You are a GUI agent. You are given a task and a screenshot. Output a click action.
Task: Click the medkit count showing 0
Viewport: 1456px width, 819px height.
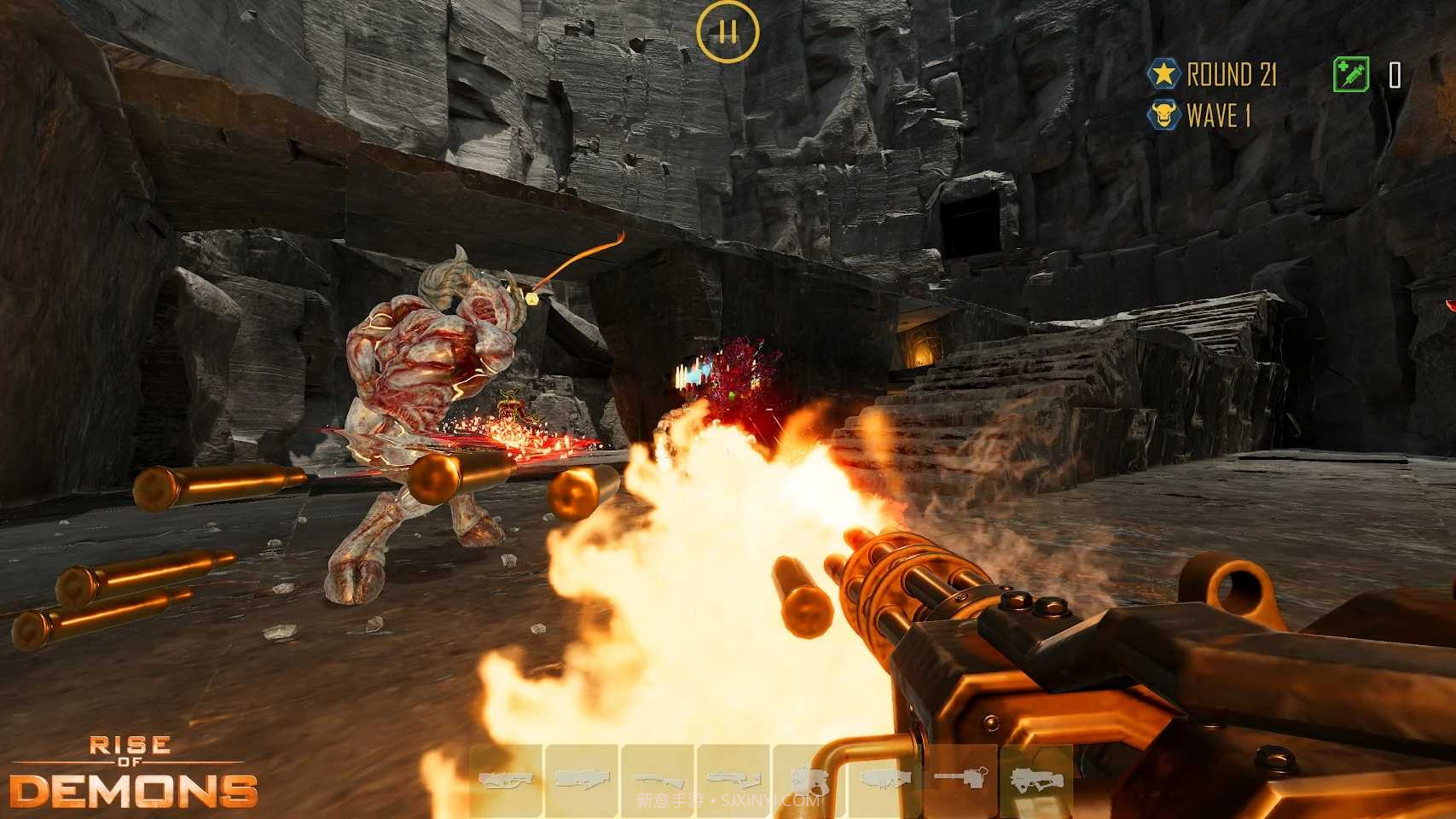click(1397, 77)
